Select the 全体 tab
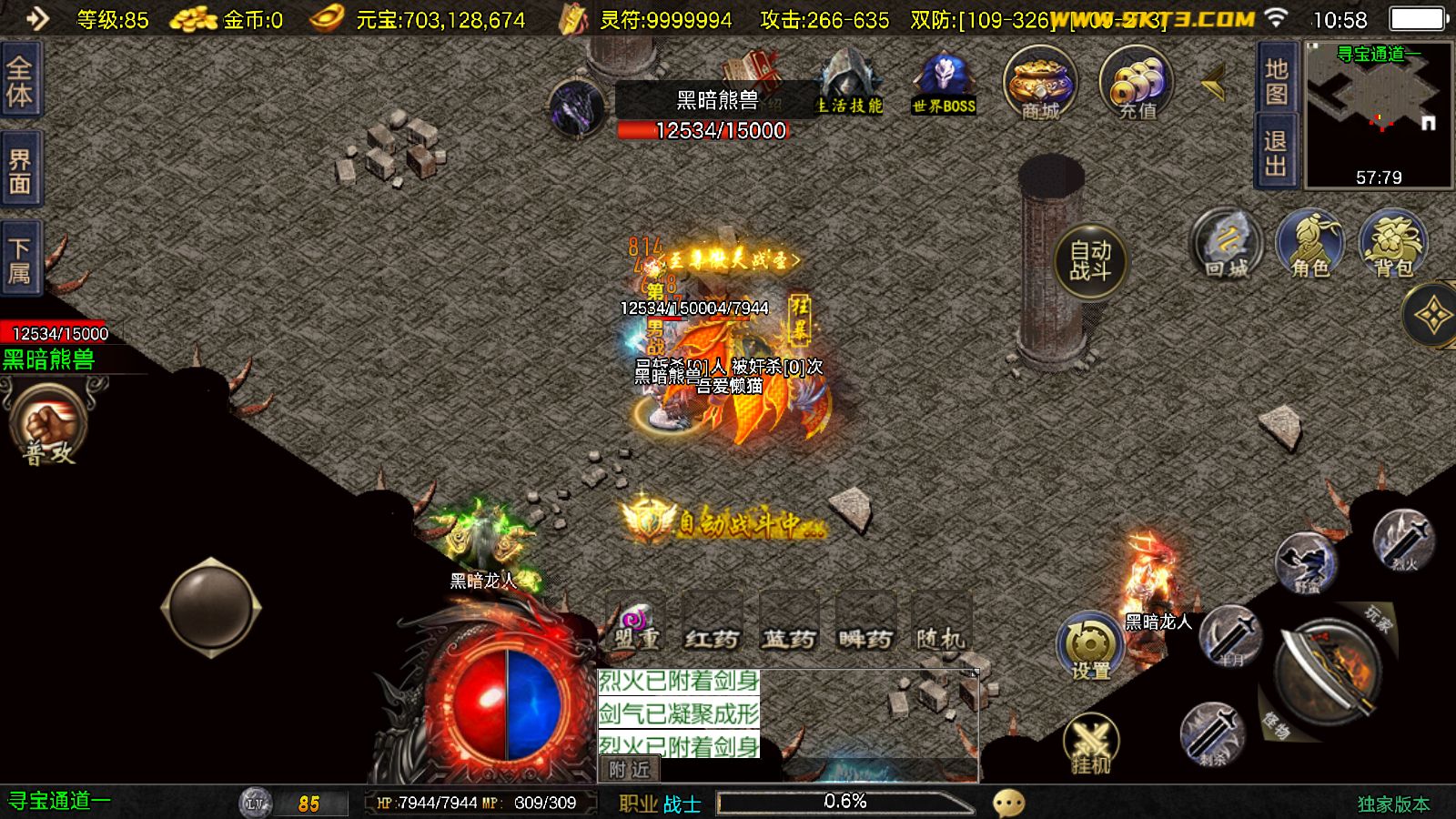Screen dimensions: 1456x819 (x=20, y=80)
